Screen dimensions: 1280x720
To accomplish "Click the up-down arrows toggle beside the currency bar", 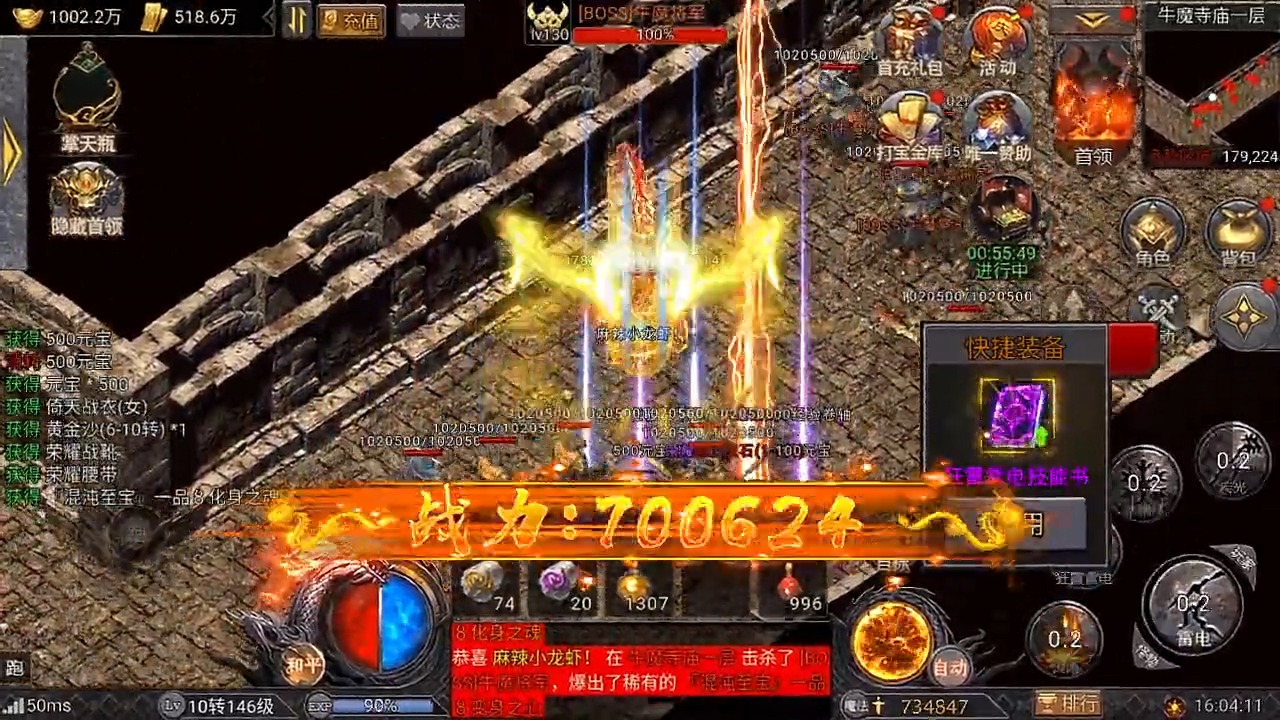I will click(x=294, y=20).
